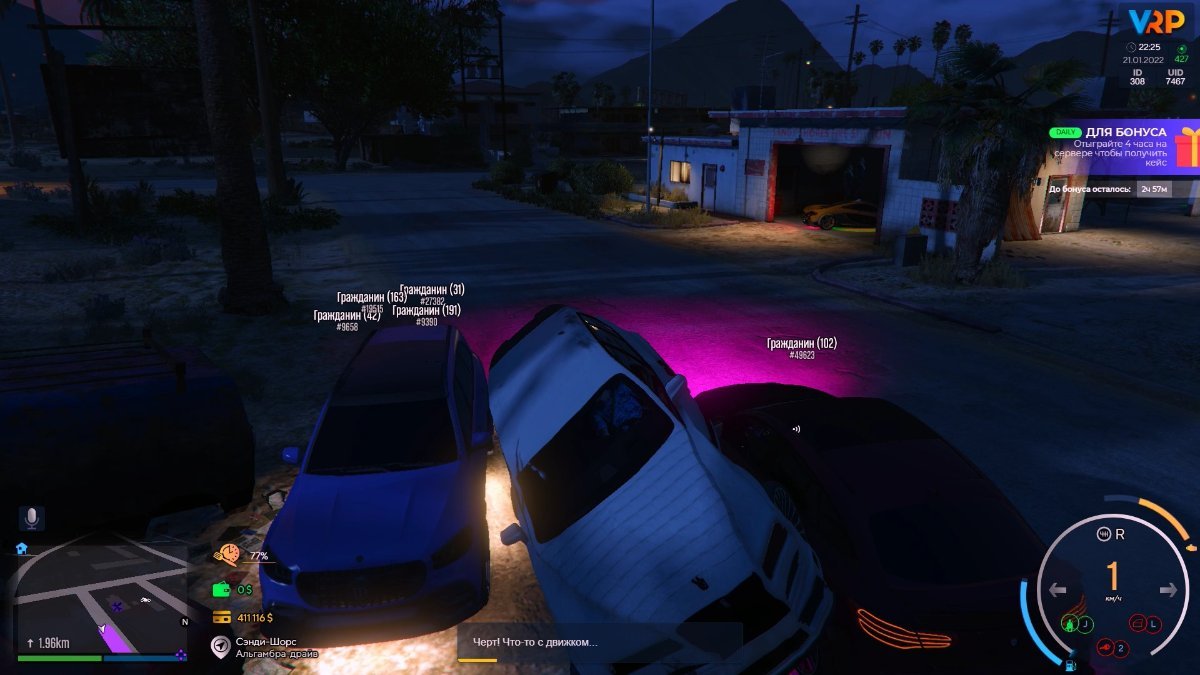Open the green cash wallet icon
This screenshot has height=675, width=1200.
click(x=222, y=590)
